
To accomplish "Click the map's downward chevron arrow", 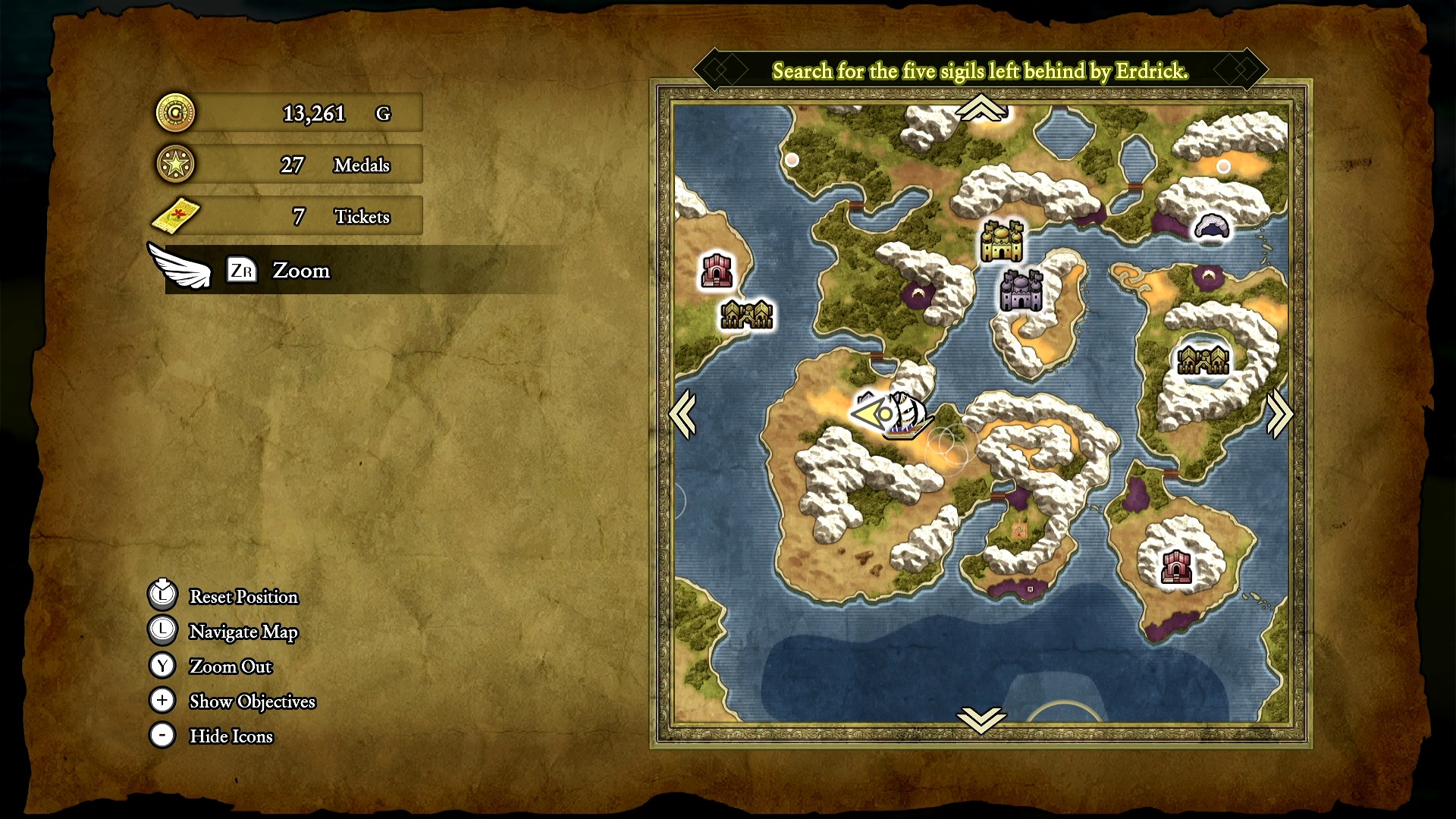I will coord(981,719).
